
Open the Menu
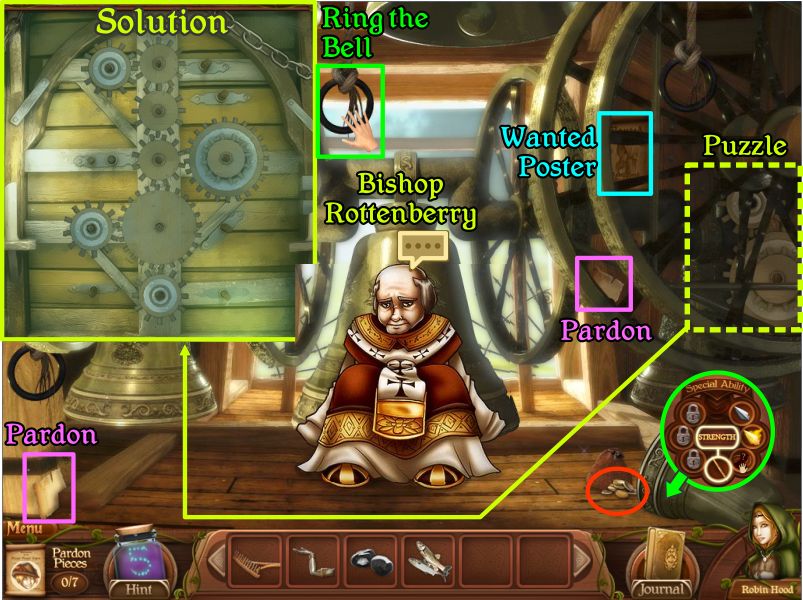click(x=24, y=528)
